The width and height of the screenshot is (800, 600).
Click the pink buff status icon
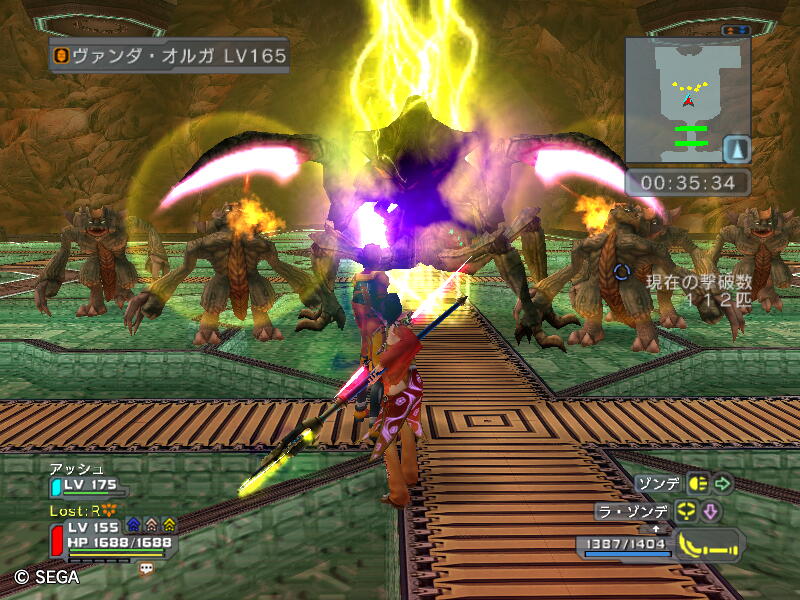151,523
